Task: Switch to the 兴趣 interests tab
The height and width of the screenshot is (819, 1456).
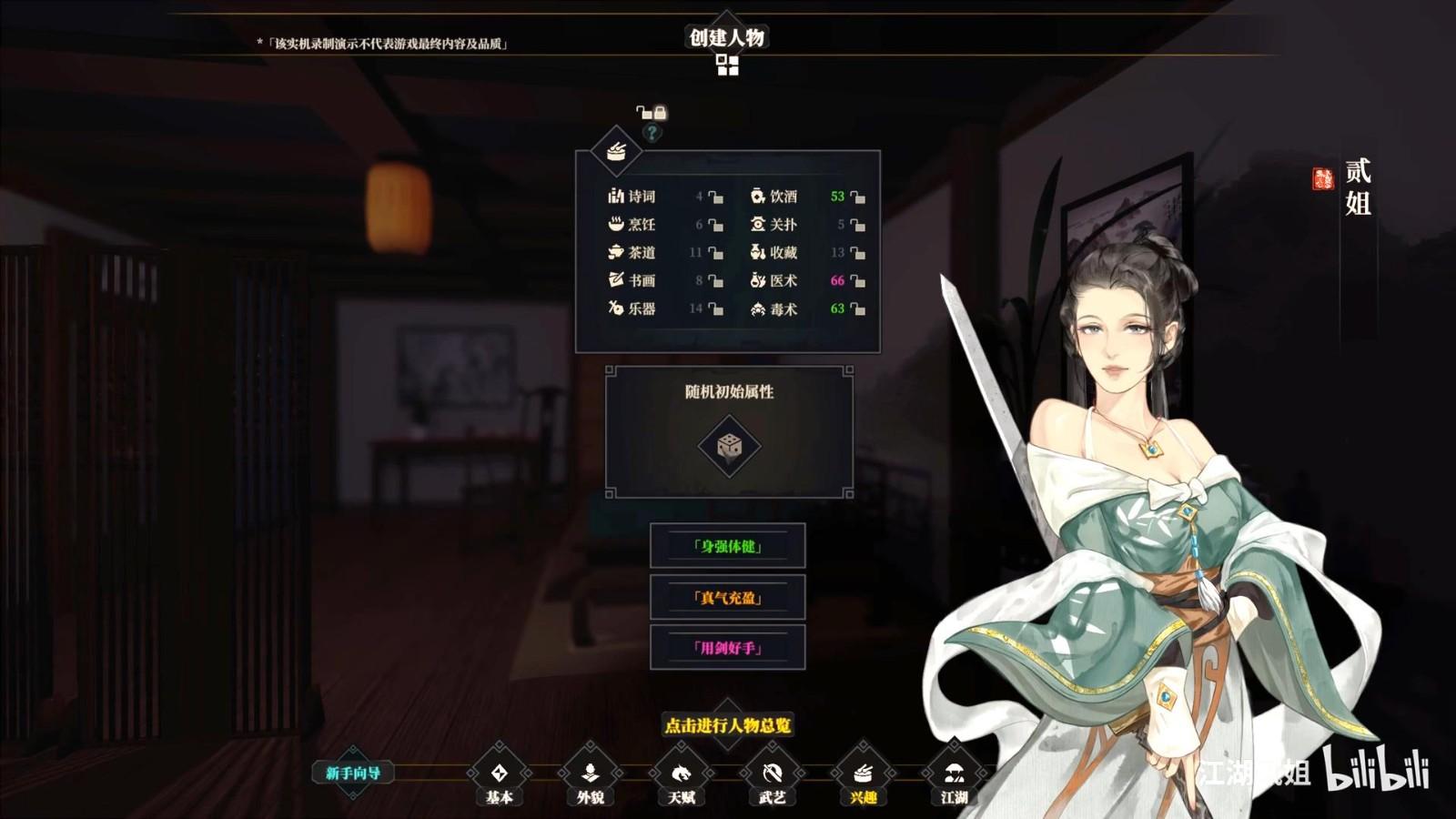Action: tap(863, 774)
